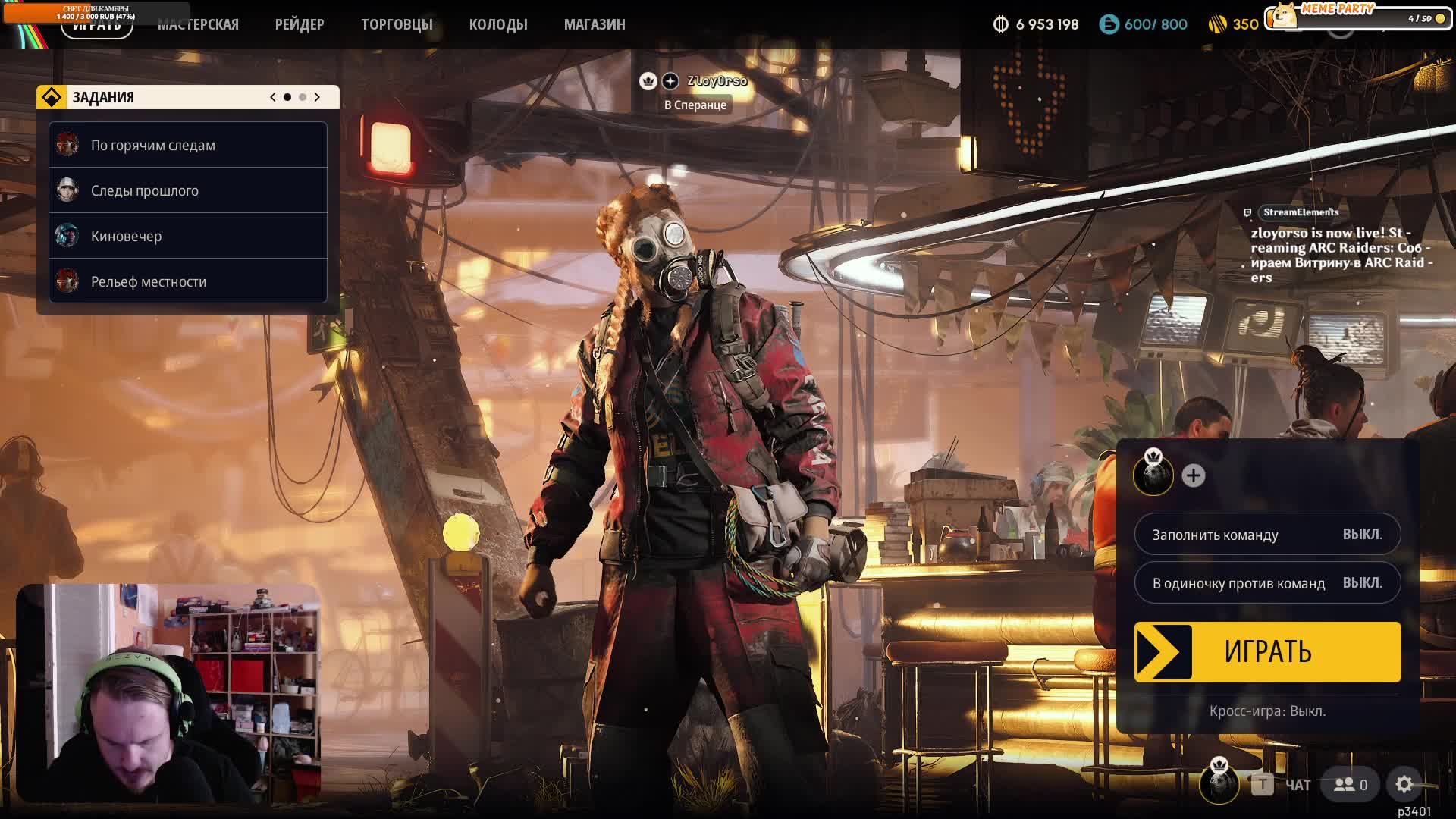This screenshot has width=1456, height=819.
Task: Open the Следы прошлого quest
Action: point(188,190)
